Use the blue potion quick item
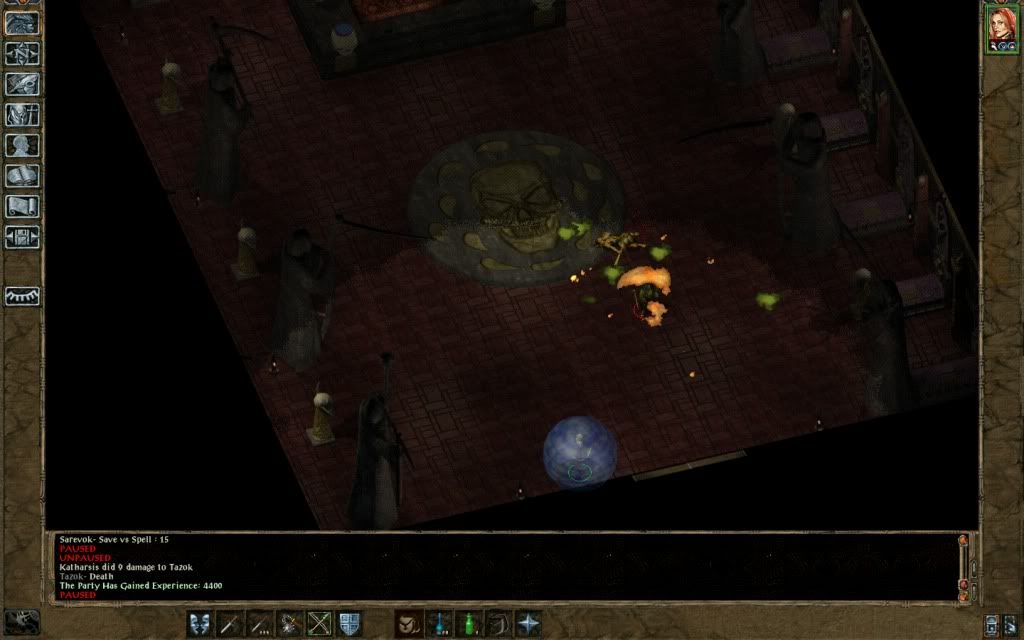This screenshot has width=1024, height=640. coord(438,623)
